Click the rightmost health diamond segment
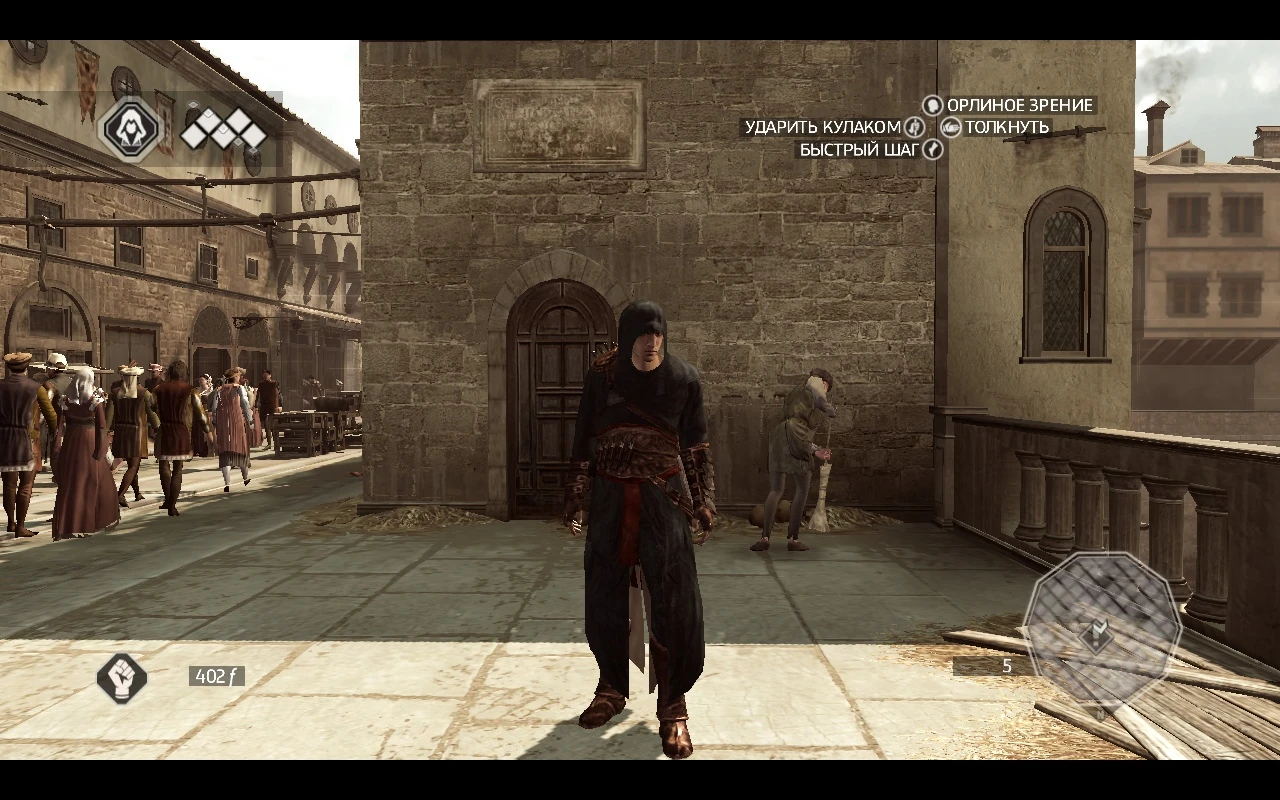The width and height of the screenshot is (1280, 800). point(253,135)
